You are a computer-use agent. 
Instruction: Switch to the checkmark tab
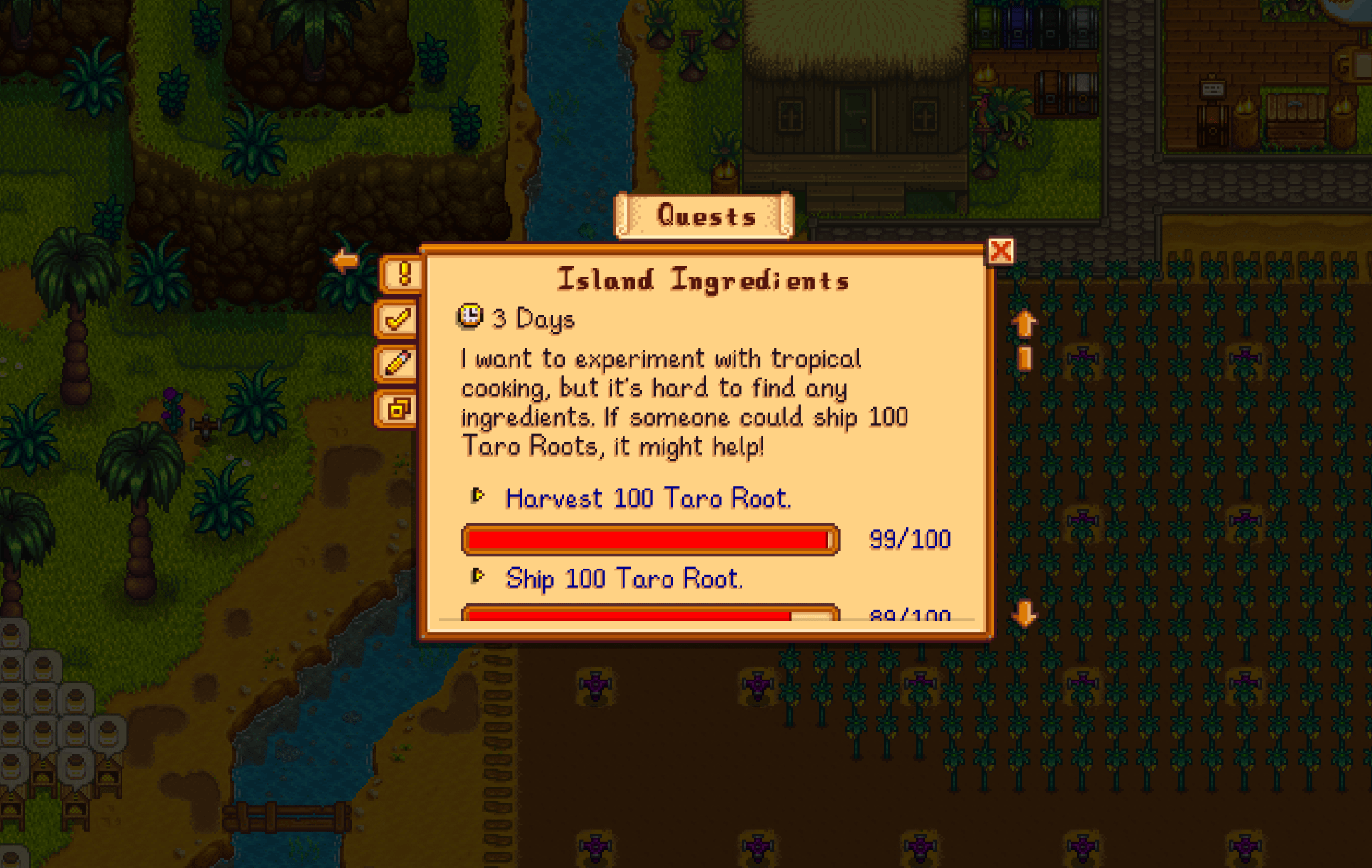click(x=397, y=319)
